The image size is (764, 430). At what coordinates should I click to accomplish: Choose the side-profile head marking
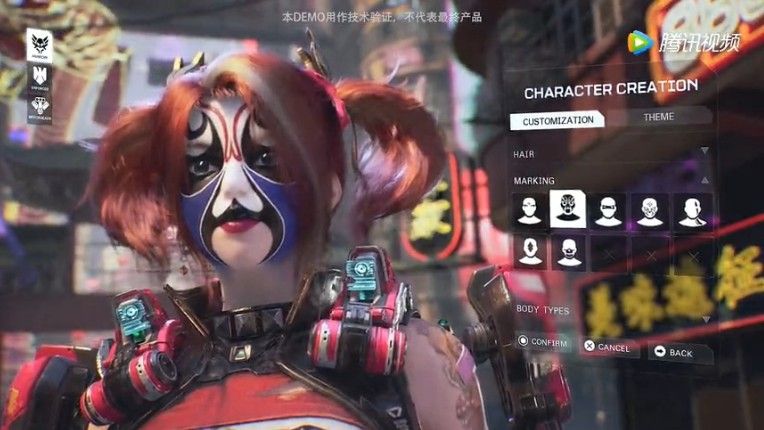click(x=692, y=210)
